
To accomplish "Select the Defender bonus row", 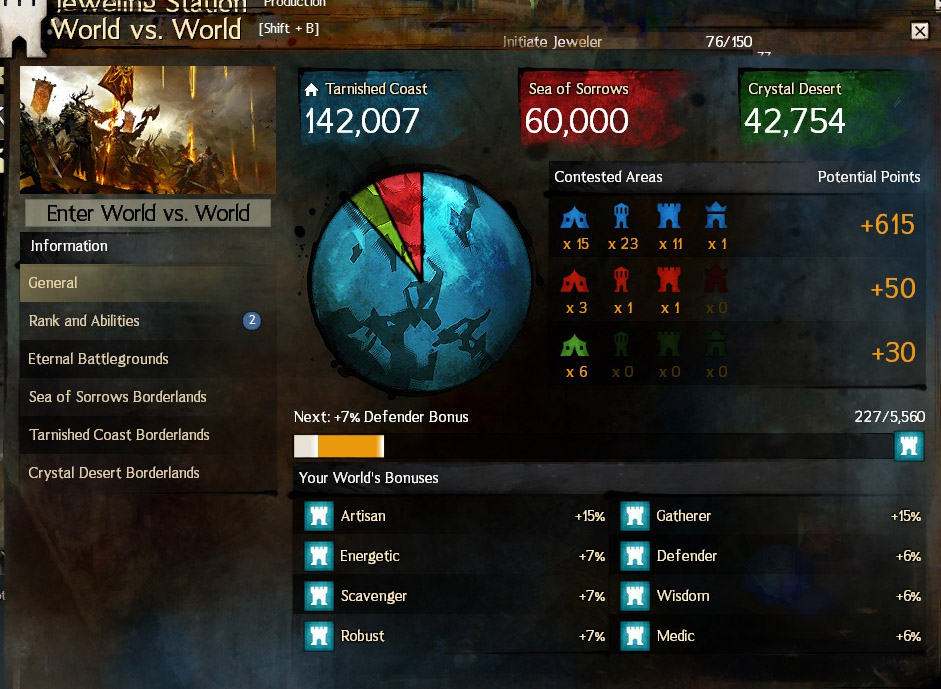I will 770,556.
